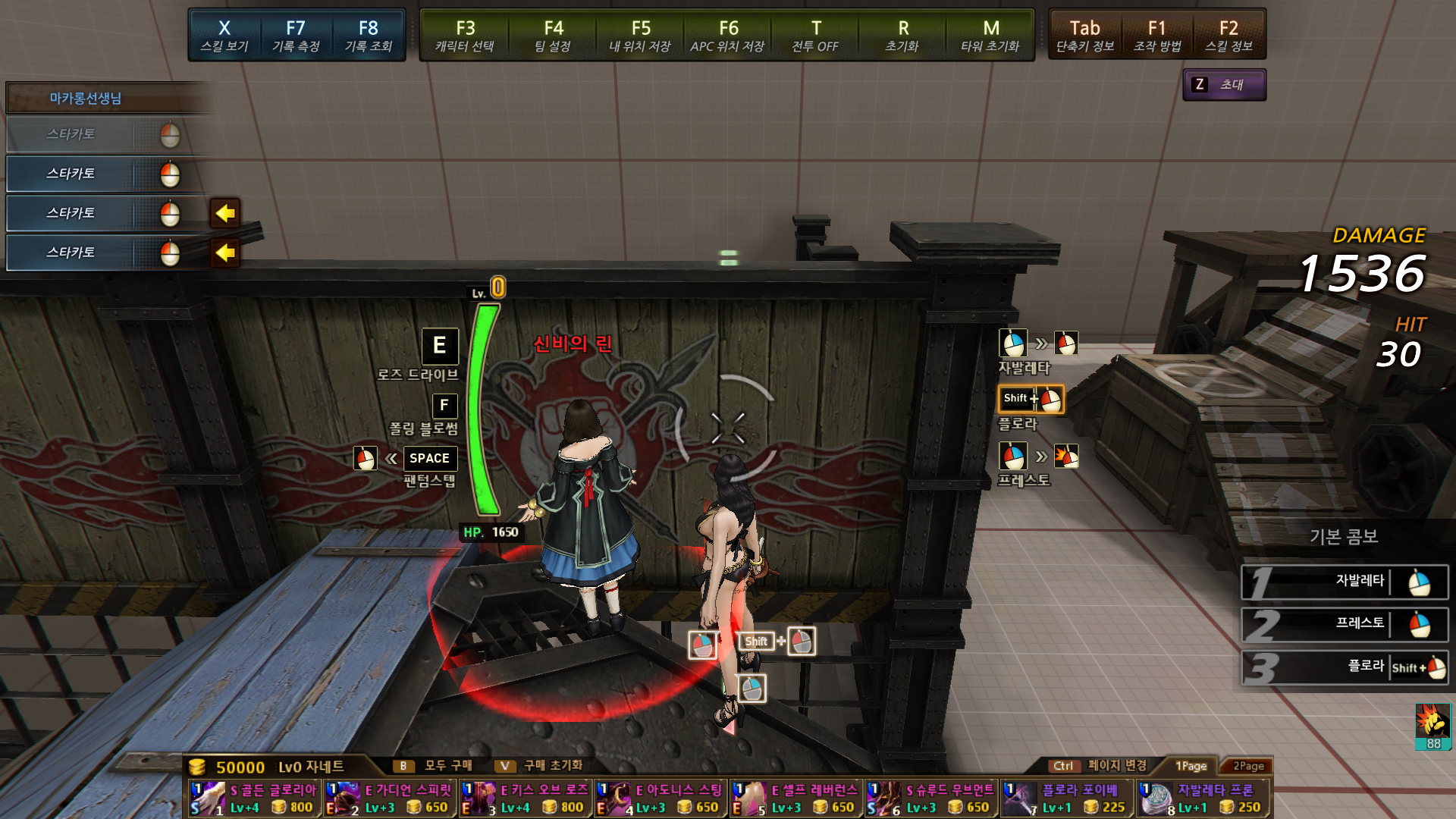Open the 조작 방법 controls guide
1456x819 pixels.
1157,36
